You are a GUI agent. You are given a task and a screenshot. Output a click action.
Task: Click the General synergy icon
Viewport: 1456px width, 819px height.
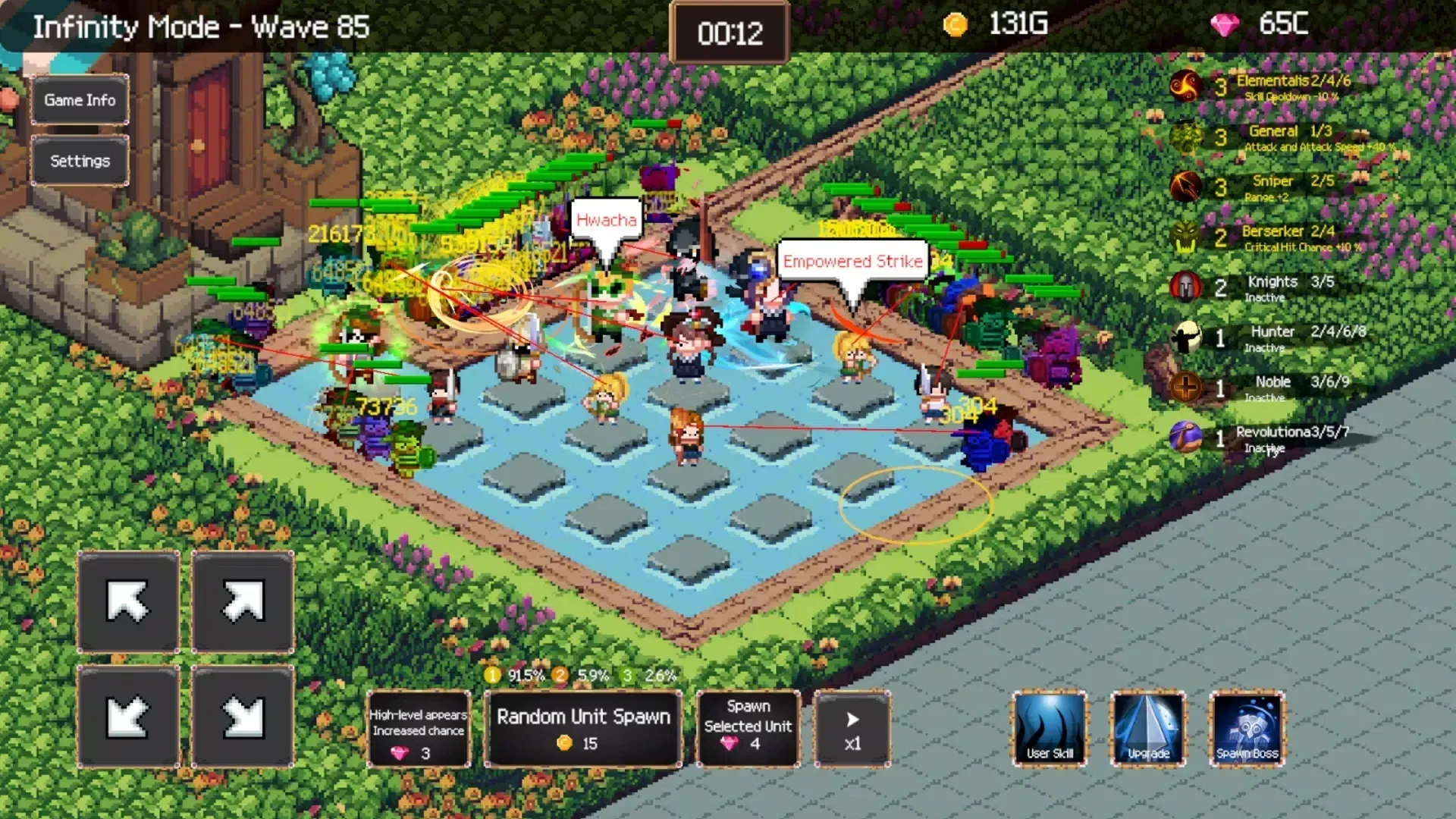click(1184, 136)
